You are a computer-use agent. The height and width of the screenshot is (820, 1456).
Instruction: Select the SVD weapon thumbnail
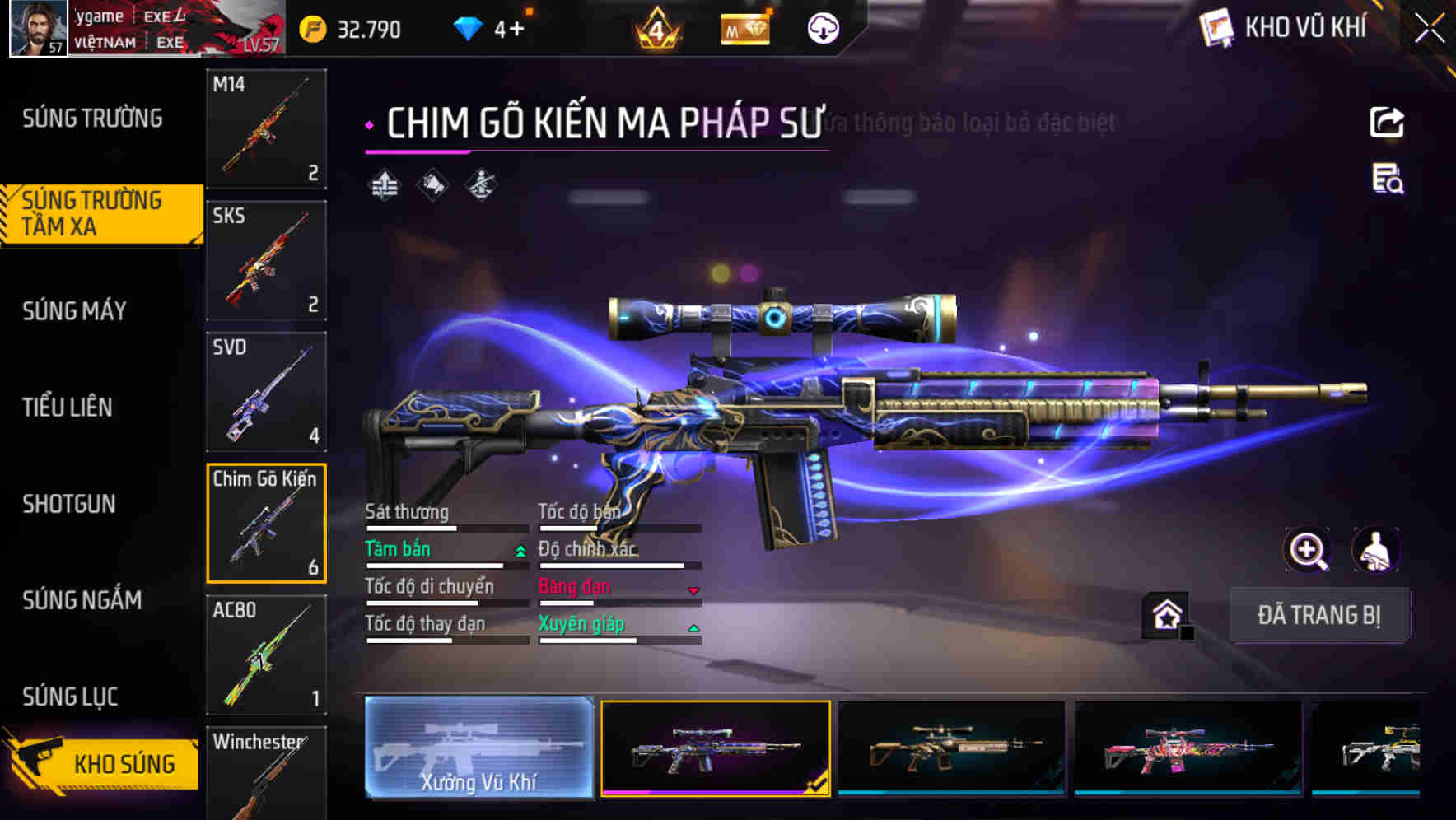tap(265, 393)
